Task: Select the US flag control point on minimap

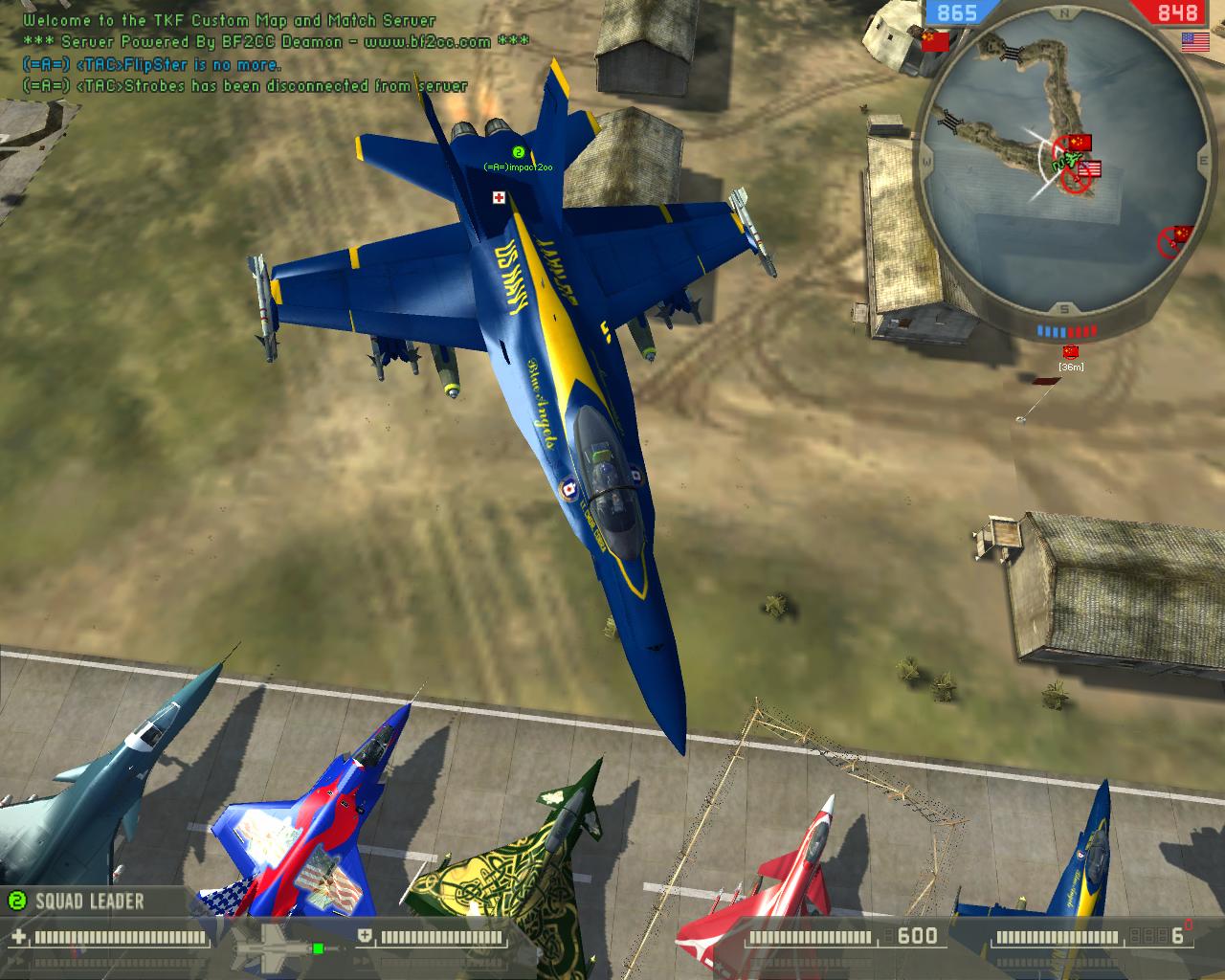Action: click(x=1089, y=170)
